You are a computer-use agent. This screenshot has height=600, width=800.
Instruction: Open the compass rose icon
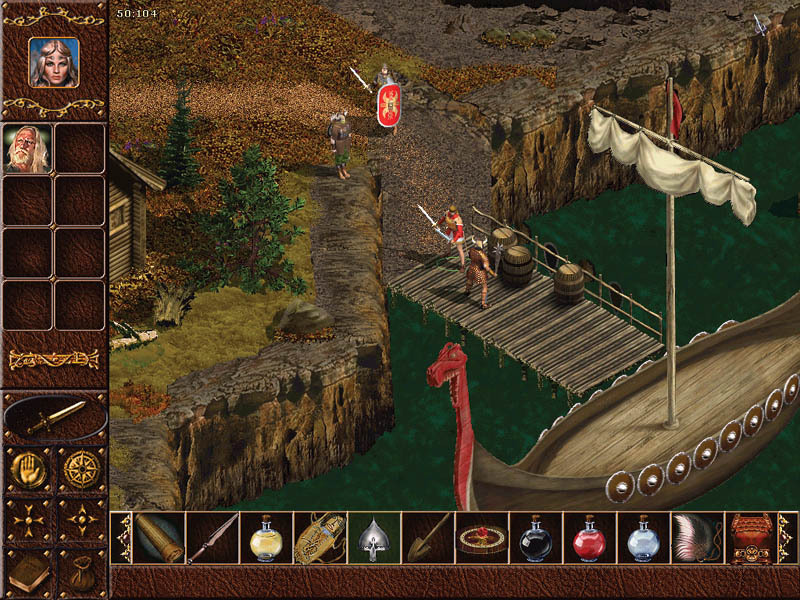pyautogui.click(x=80, y=467)
